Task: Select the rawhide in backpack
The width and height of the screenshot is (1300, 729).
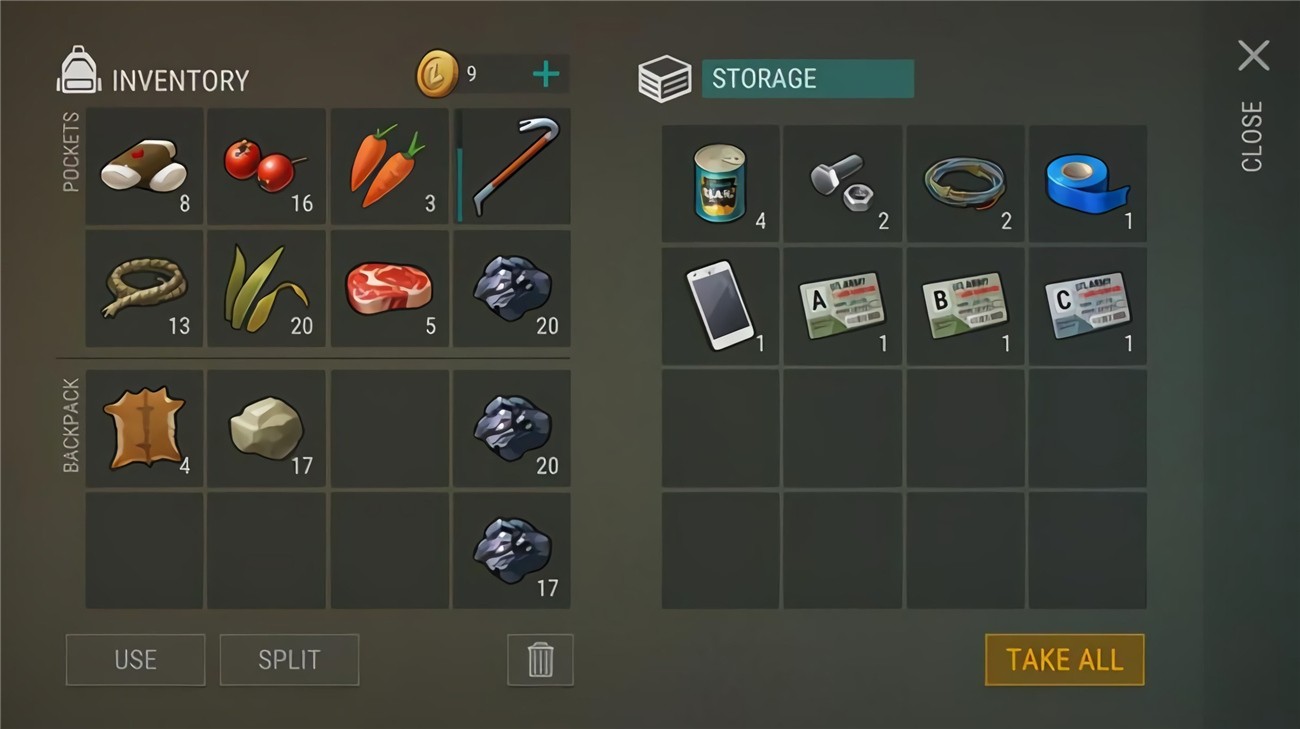Action: (x=143, y=427)
